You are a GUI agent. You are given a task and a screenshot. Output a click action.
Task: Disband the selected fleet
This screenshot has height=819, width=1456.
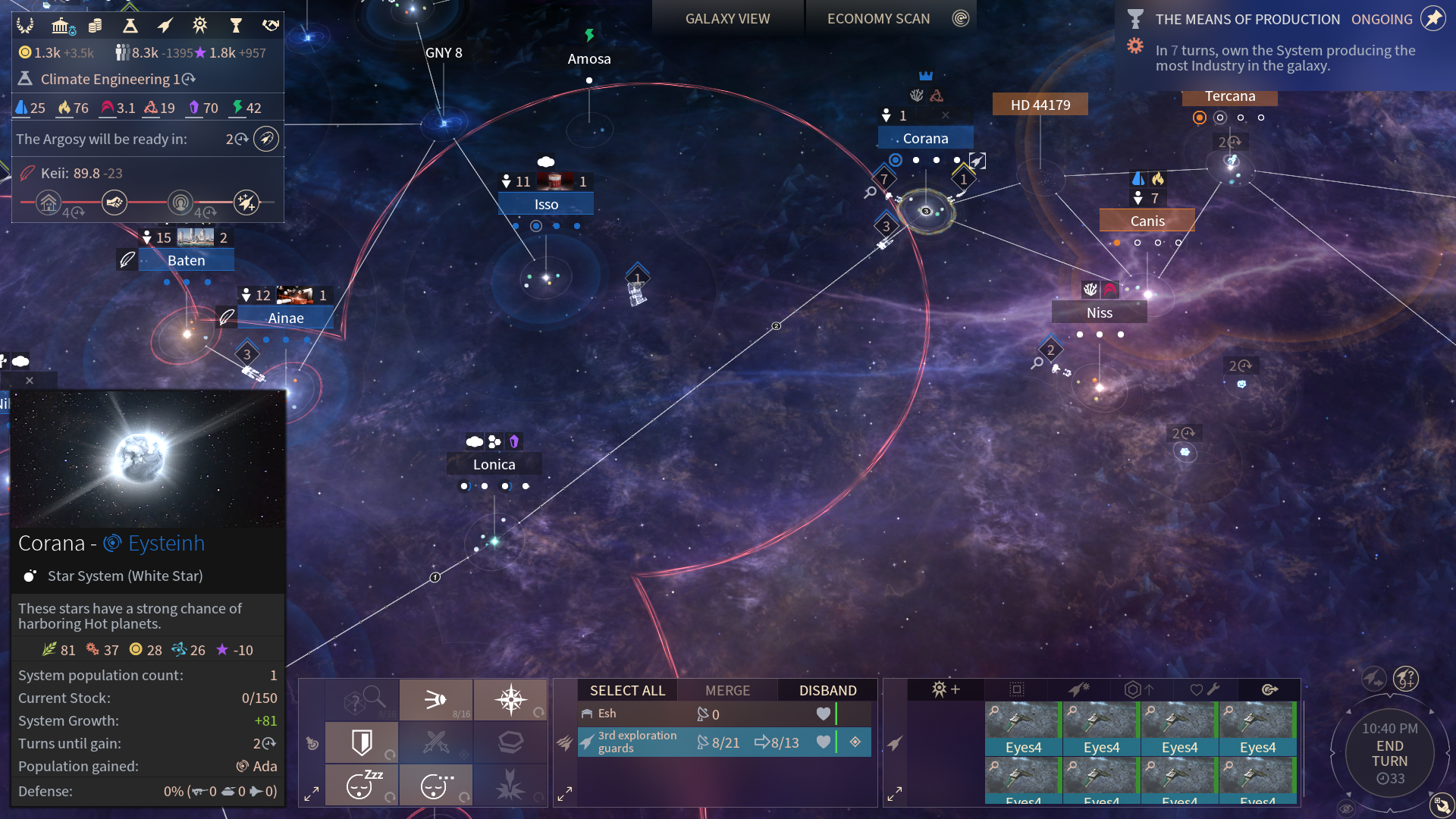pos(827,690)
